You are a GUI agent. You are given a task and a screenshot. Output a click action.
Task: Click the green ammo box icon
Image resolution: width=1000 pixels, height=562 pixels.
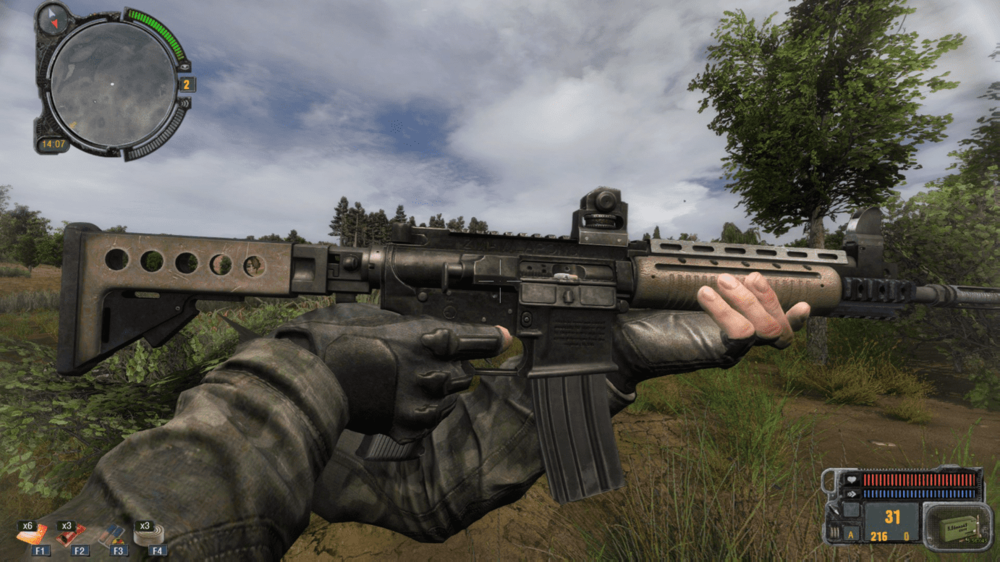tap(943, 525)
